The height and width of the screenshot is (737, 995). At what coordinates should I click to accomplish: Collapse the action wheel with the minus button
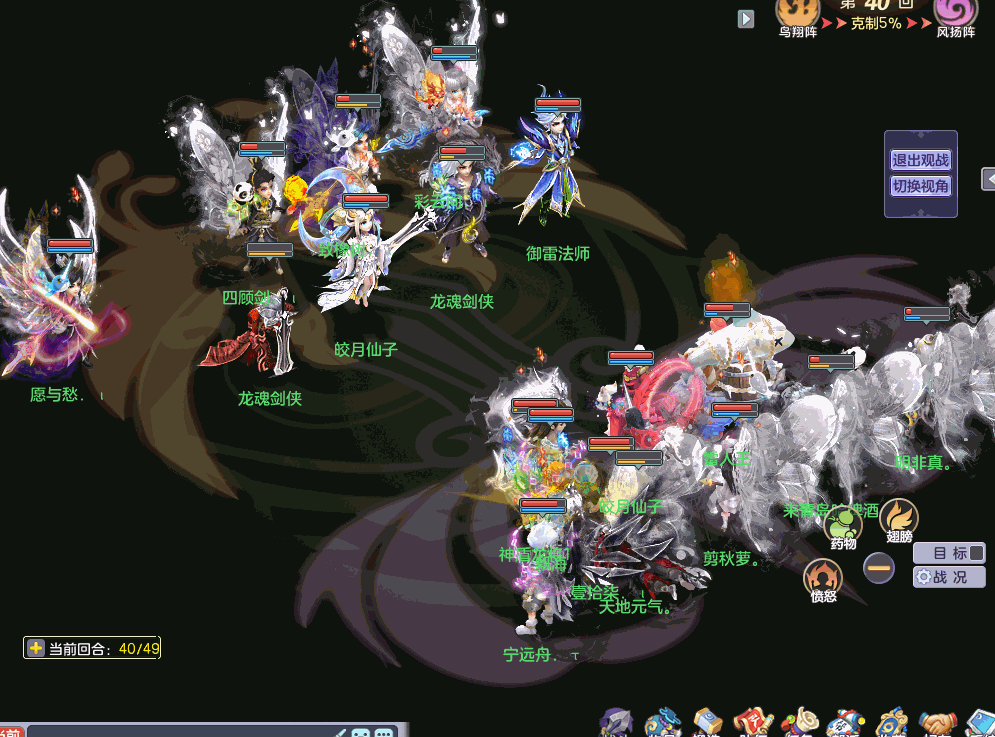(x=879, y=568)
